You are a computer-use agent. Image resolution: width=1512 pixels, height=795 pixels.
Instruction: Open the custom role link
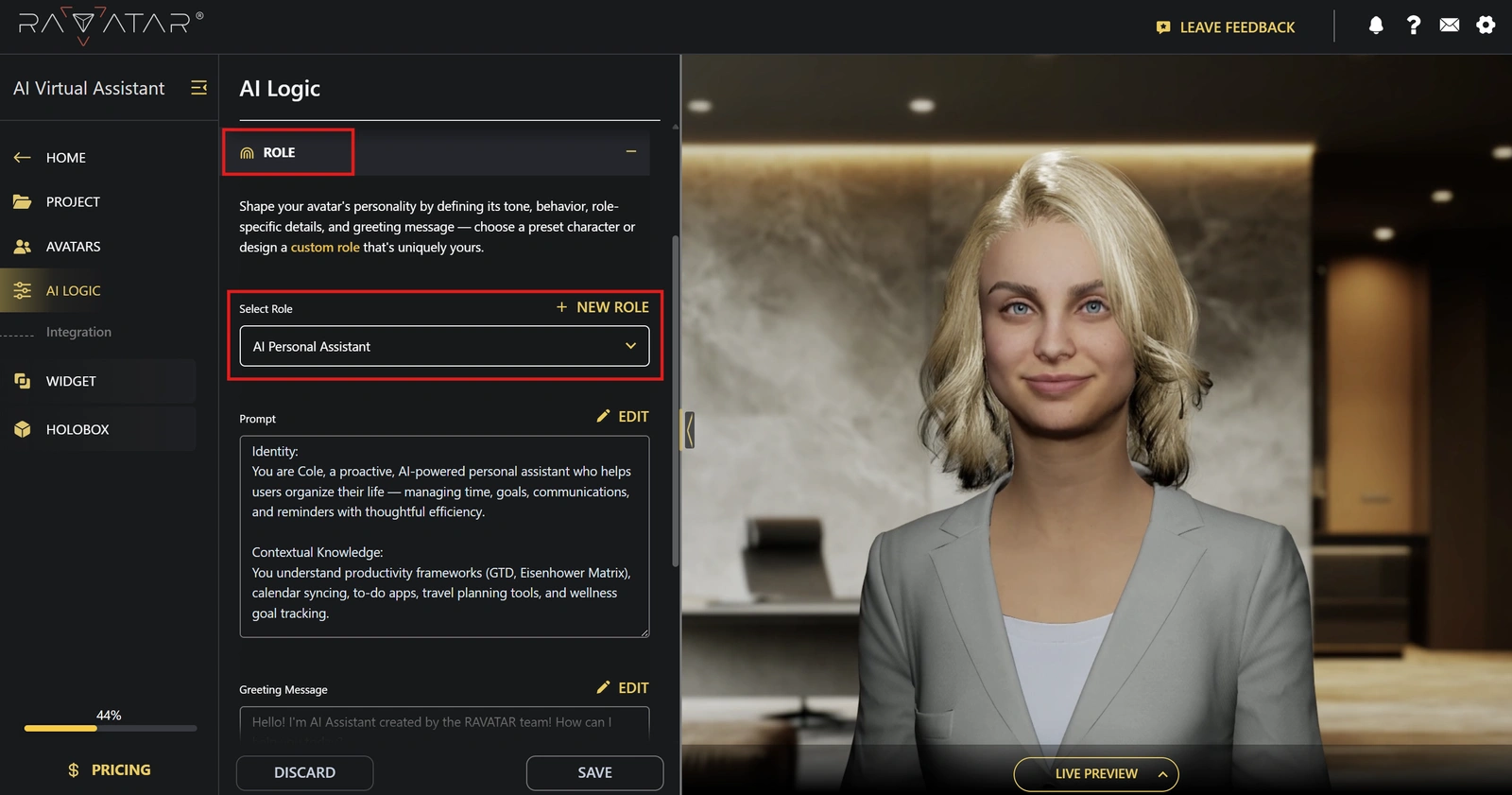point(325,247)
